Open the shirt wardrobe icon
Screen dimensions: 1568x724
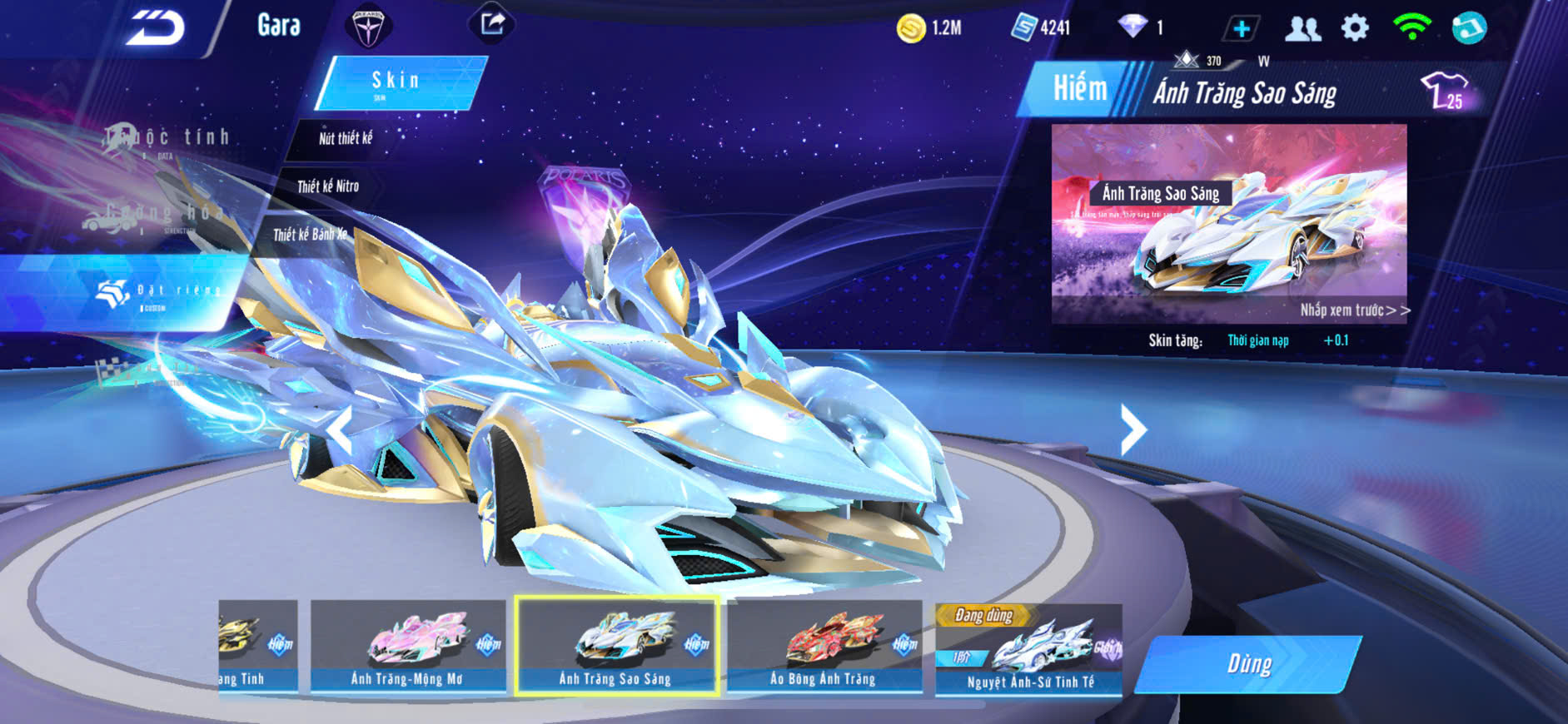click(1445, 90)
